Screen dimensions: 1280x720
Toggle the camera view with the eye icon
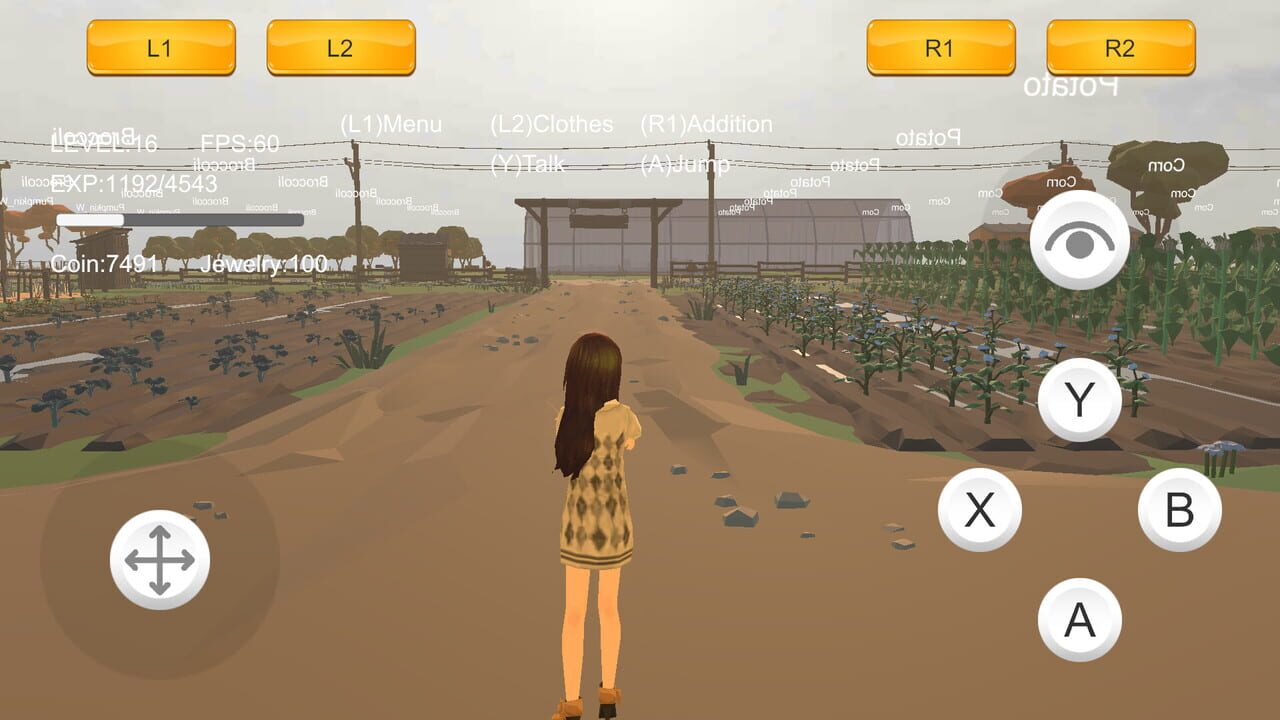1079,240
